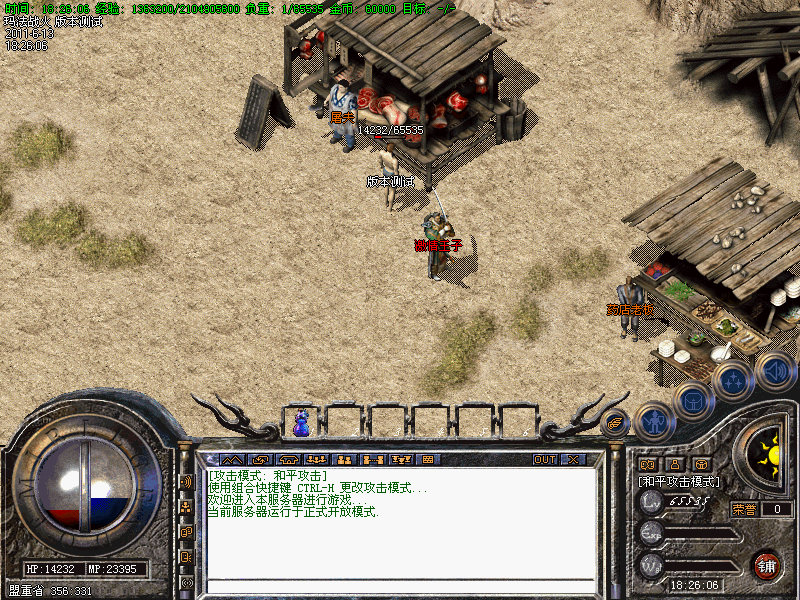Click the OUT button above the chat
The width and height of the screenshot is (800, 600).
544,460
